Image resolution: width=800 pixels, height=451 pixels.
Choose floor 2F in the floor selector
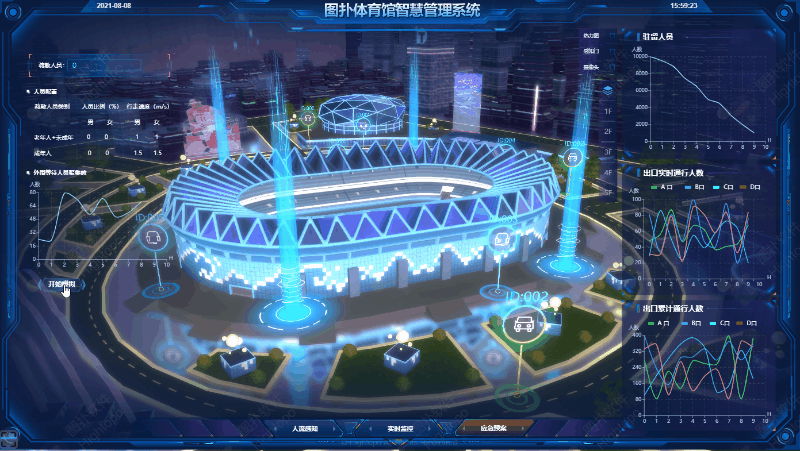tap(607, 132)
